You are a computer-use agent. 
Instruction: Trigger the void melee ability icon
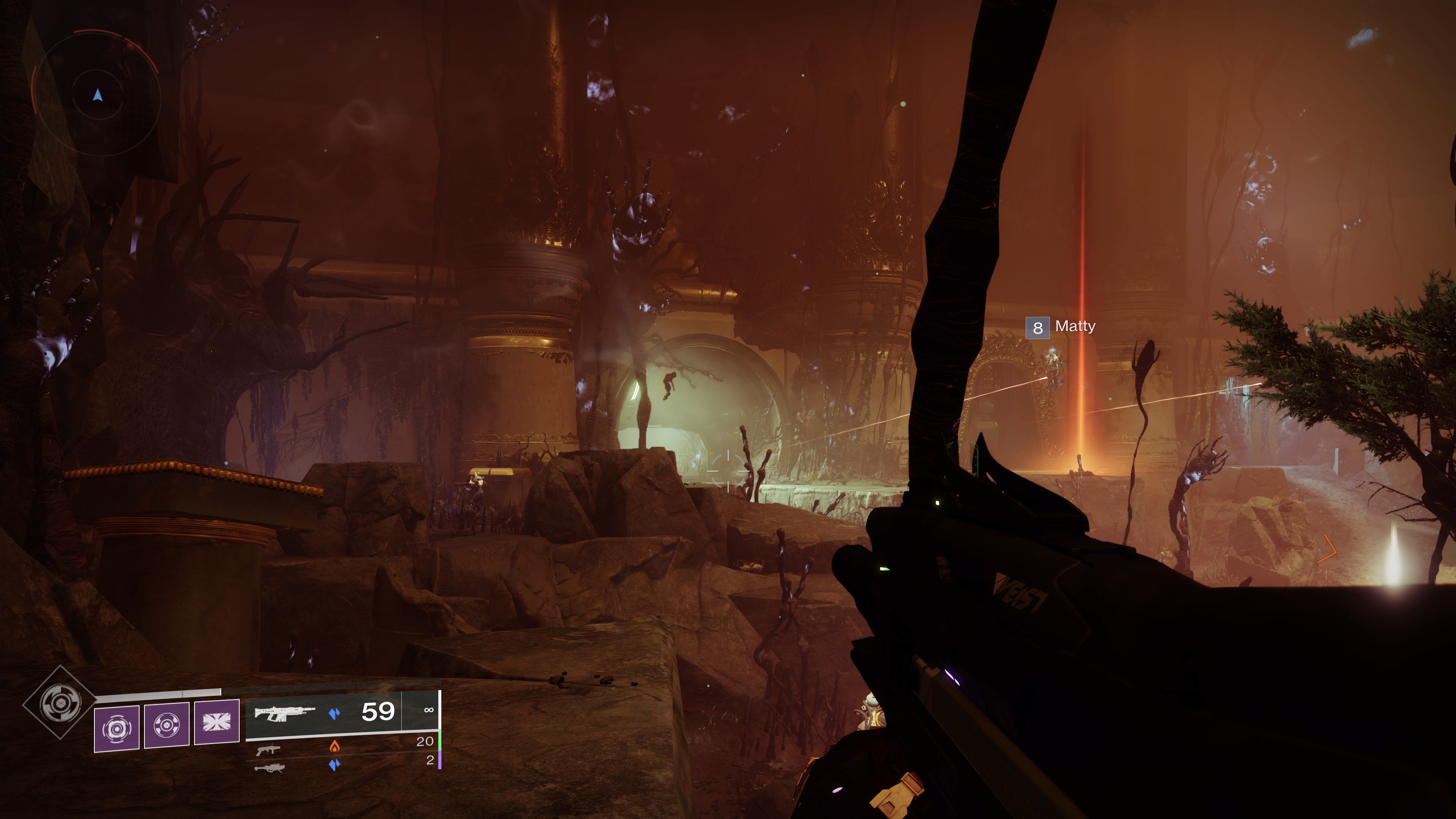[167, 726]
